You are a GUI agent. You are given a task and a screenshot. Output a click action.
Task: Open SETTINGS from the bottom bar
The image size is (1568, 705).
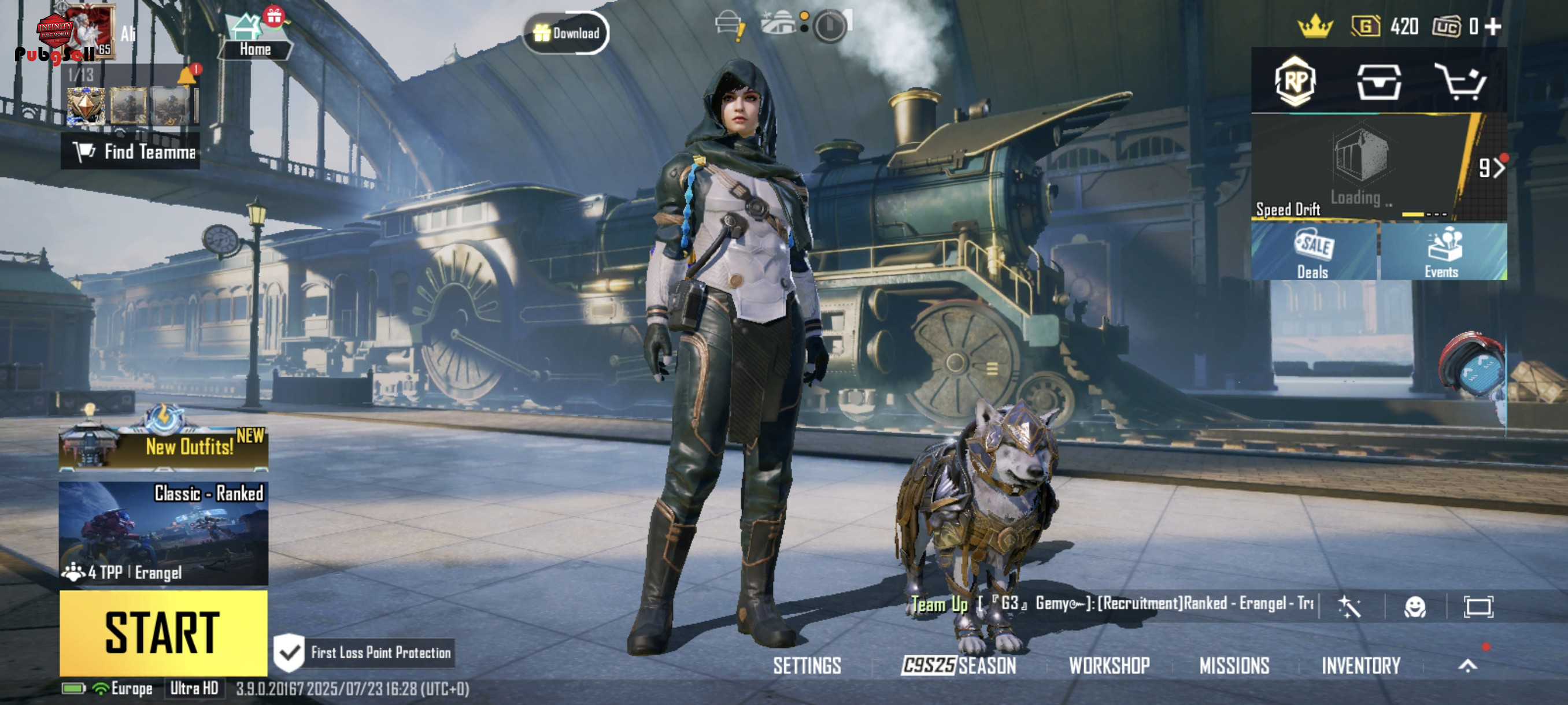point(807,666)
